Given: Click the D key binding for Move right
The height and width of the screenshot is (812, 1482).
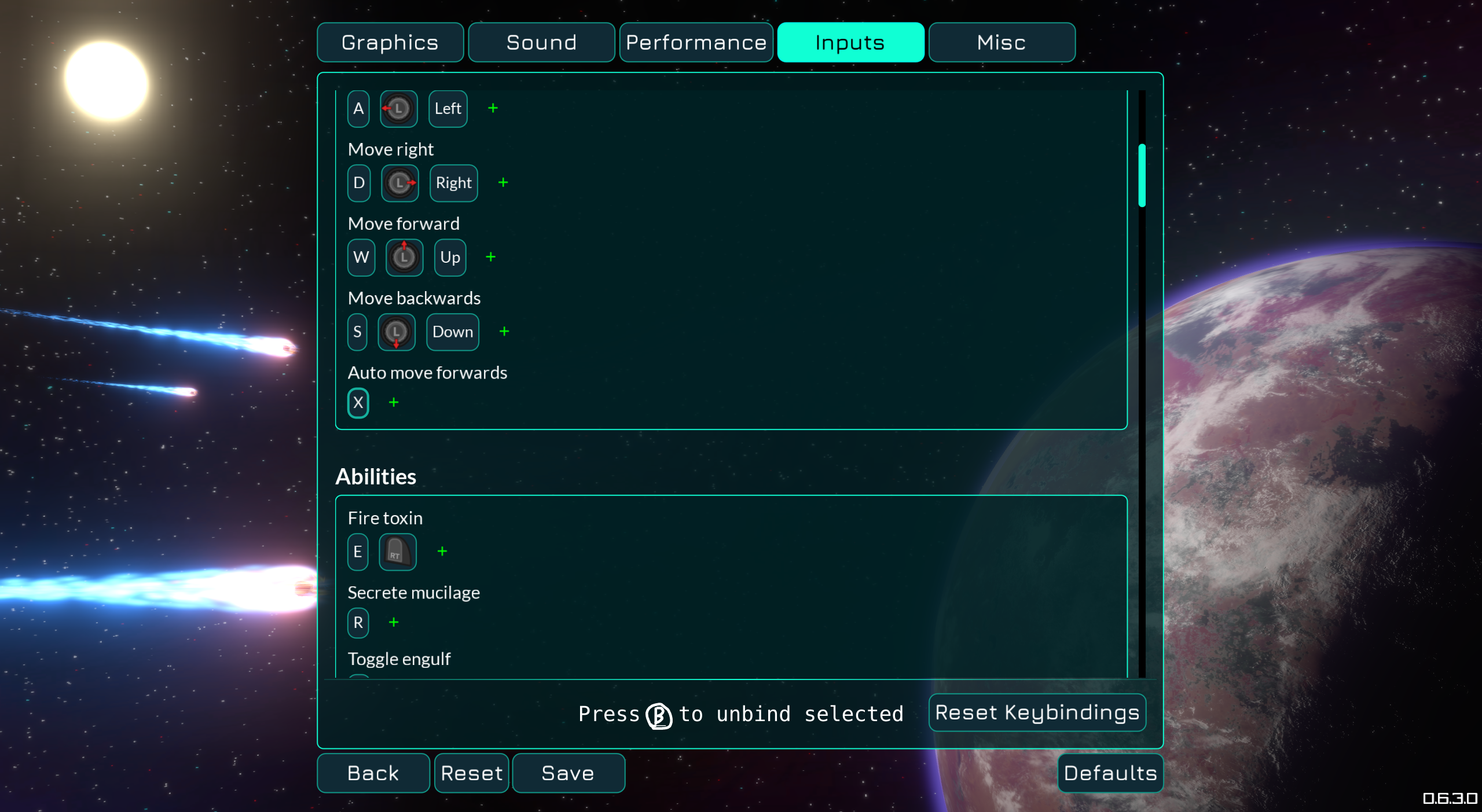Looking at the screenshot, I should (x=358, y=183).
